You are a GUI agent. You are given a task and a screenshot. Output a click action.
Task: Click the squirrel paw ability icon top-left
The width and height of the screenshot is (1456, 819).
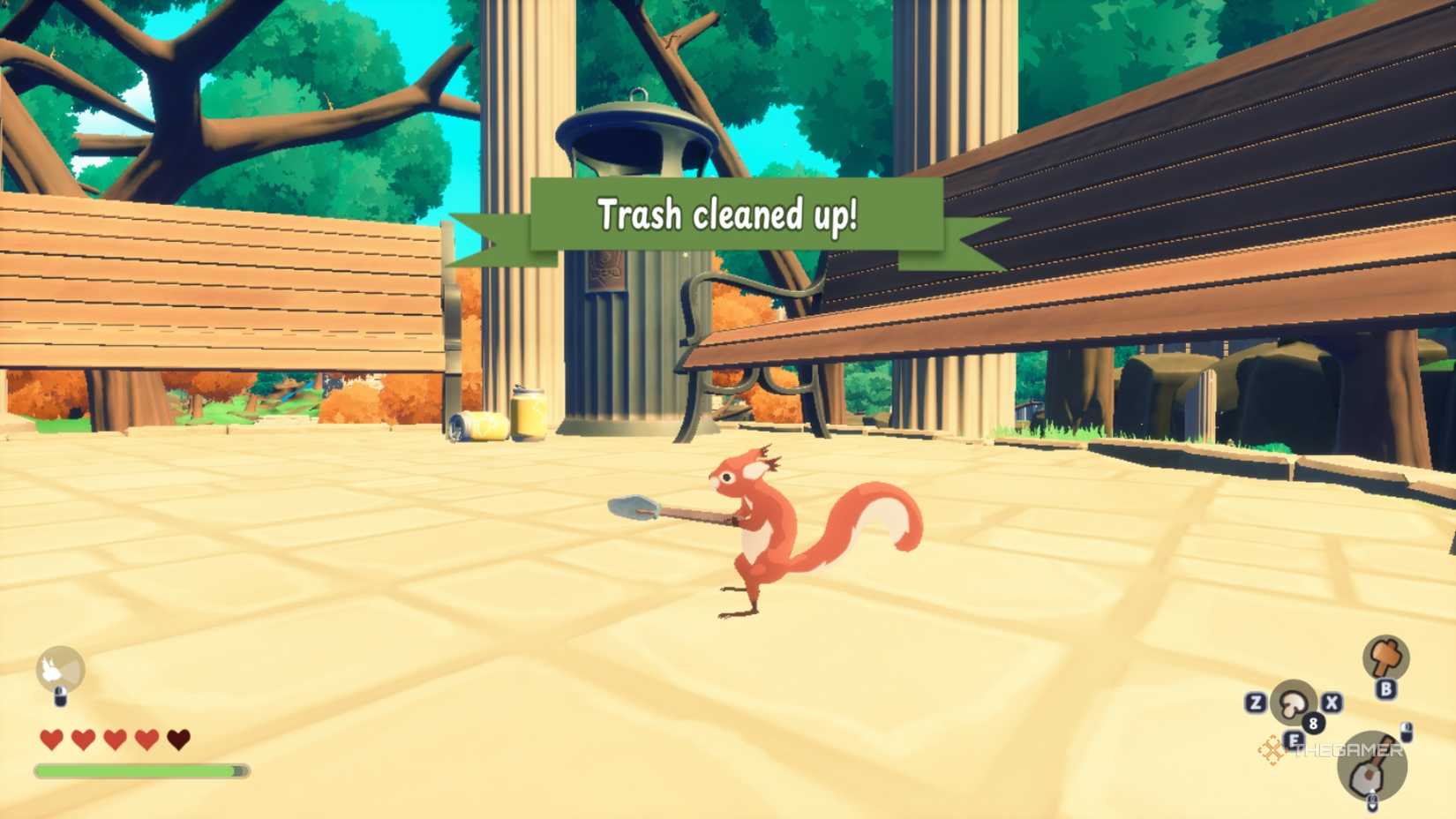click(60, 667)
